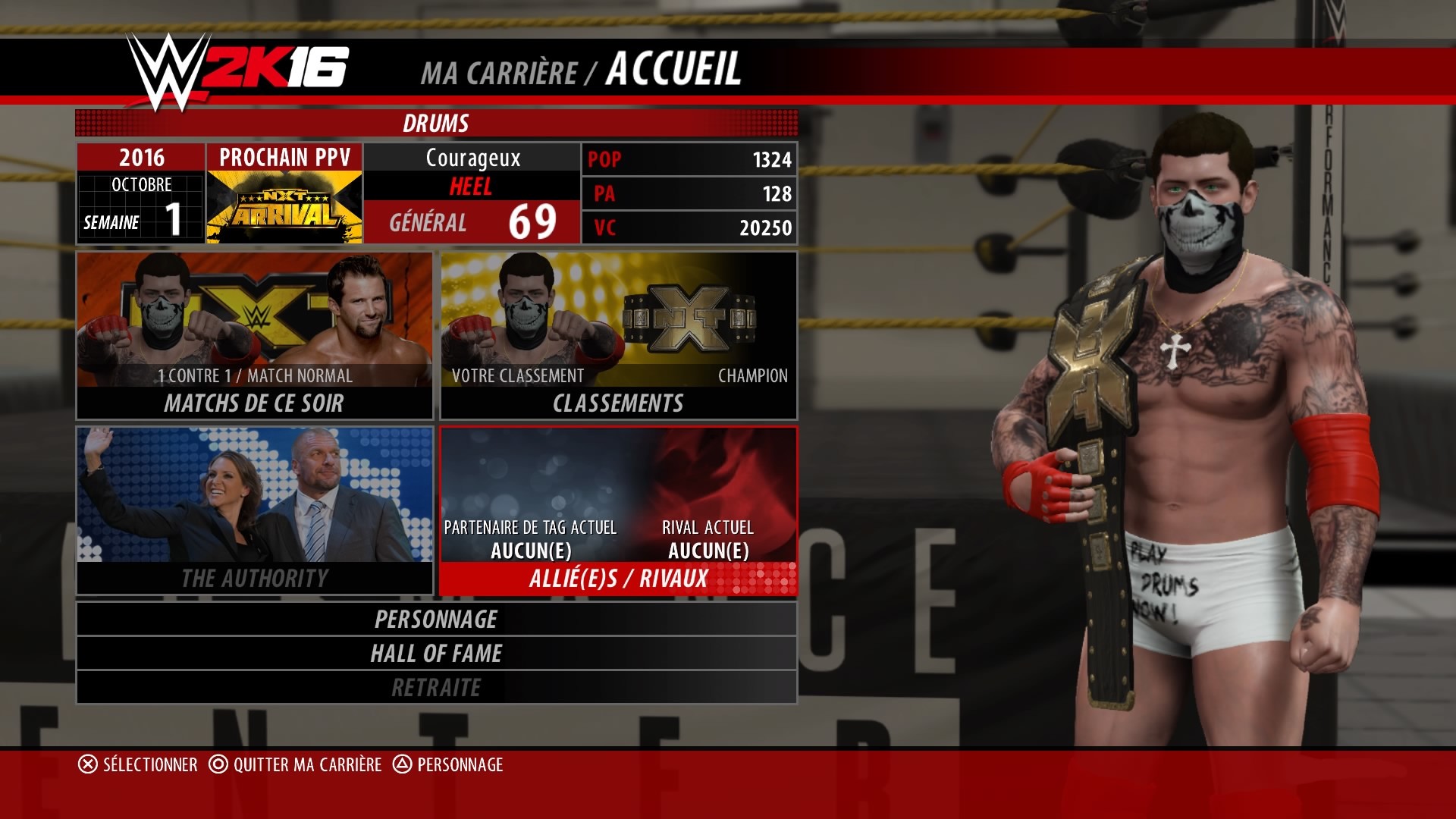
Task: Open the Matchs de ce soir tile
Action: (255, 336)
